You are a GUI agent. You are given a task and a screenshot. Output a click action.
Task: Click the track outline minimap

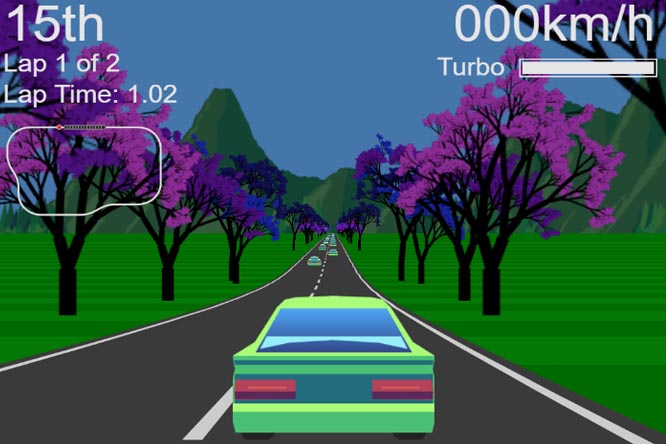tap(84, 165)
